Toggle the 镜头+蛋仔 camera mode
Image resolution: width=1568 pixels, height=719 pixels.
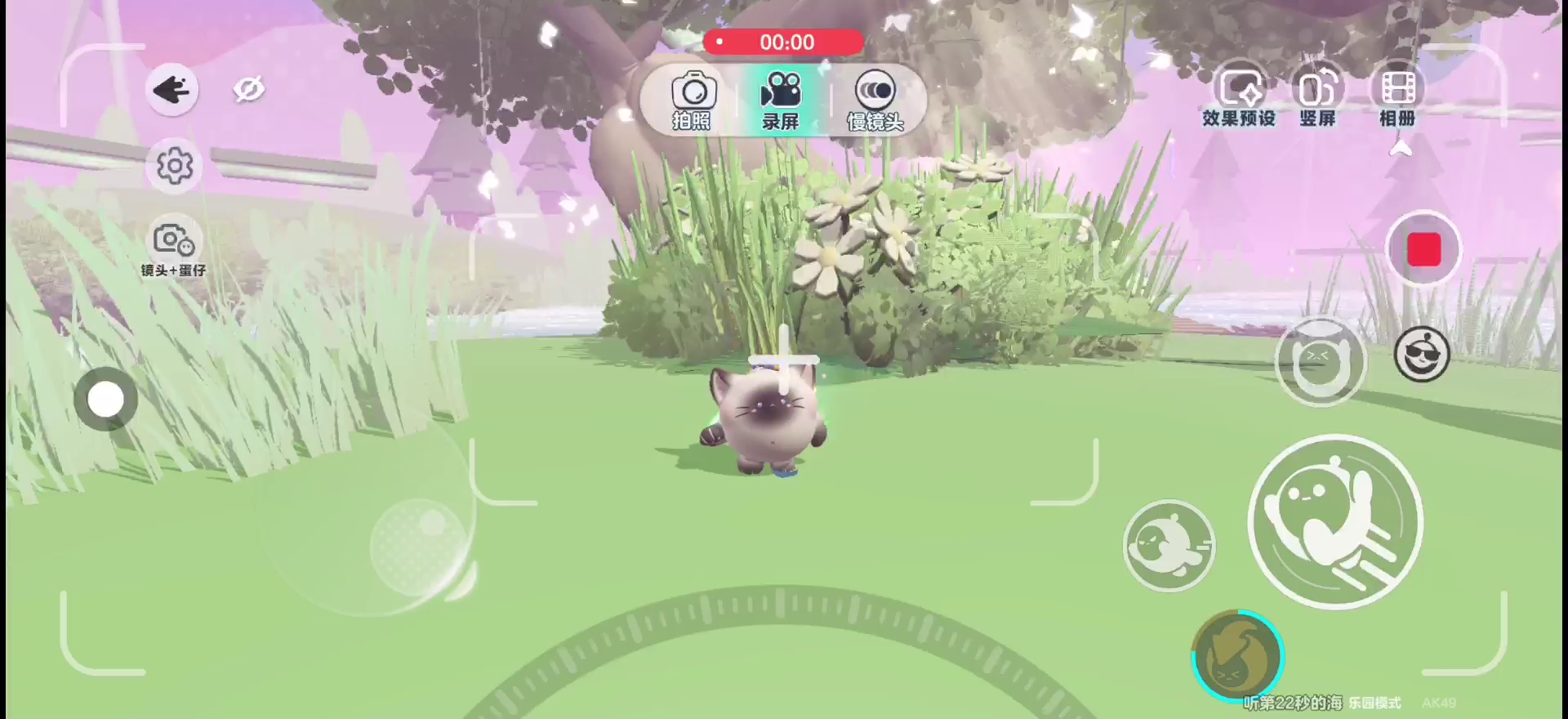click(x=173, y=248)
